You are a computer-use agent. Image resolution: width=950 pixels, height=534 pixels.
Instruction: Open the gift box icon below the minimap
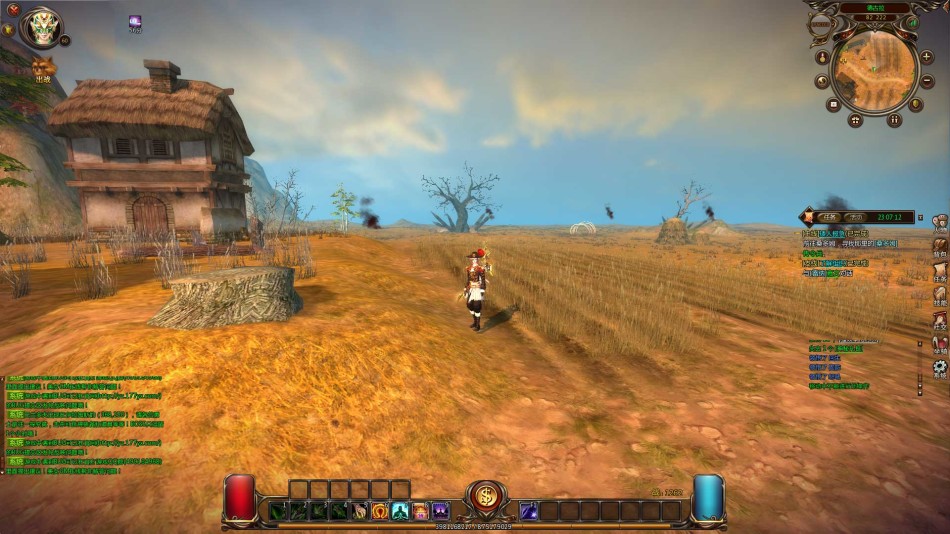coord(855,120)
